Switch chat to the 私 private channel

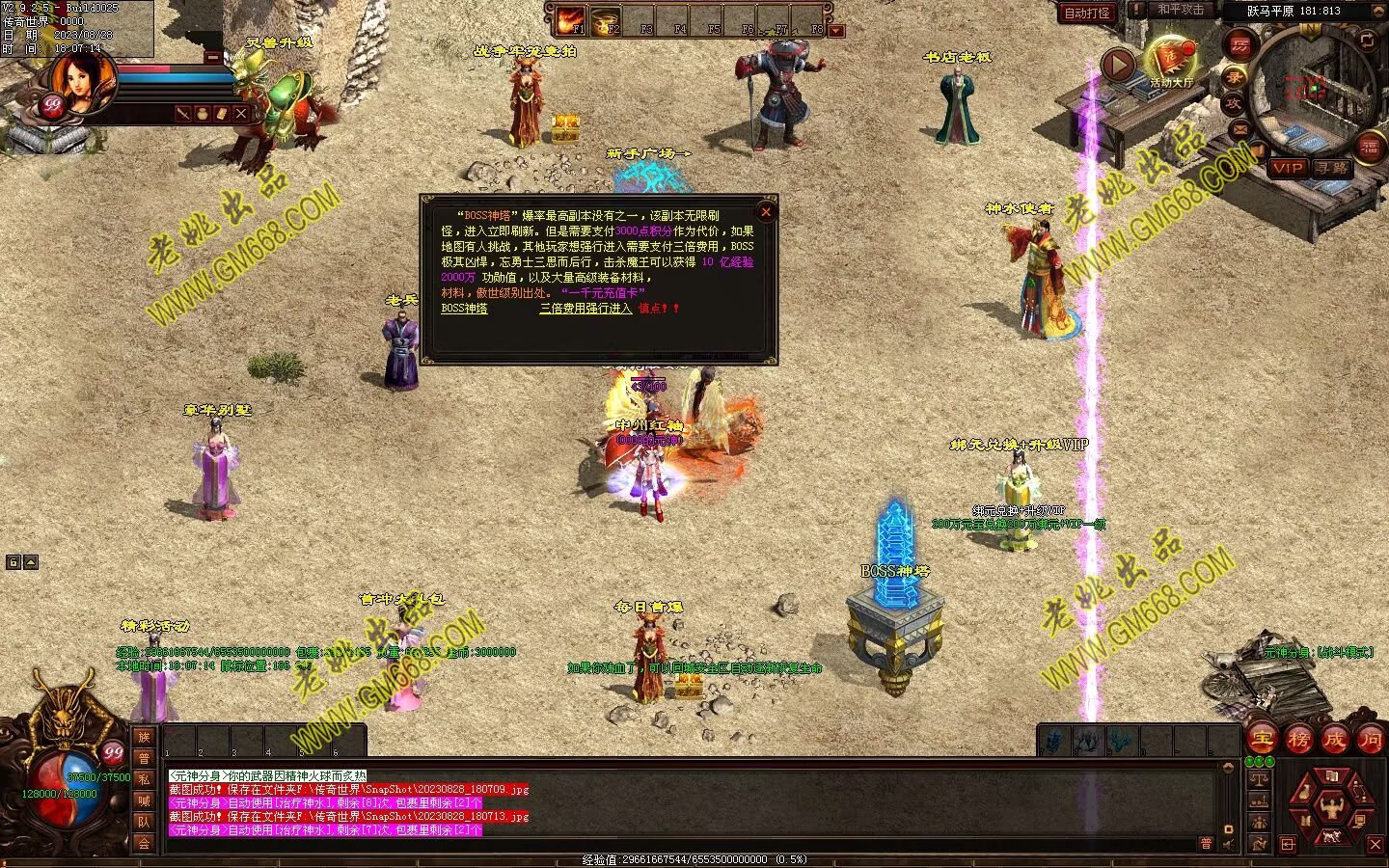pos(144,779)
